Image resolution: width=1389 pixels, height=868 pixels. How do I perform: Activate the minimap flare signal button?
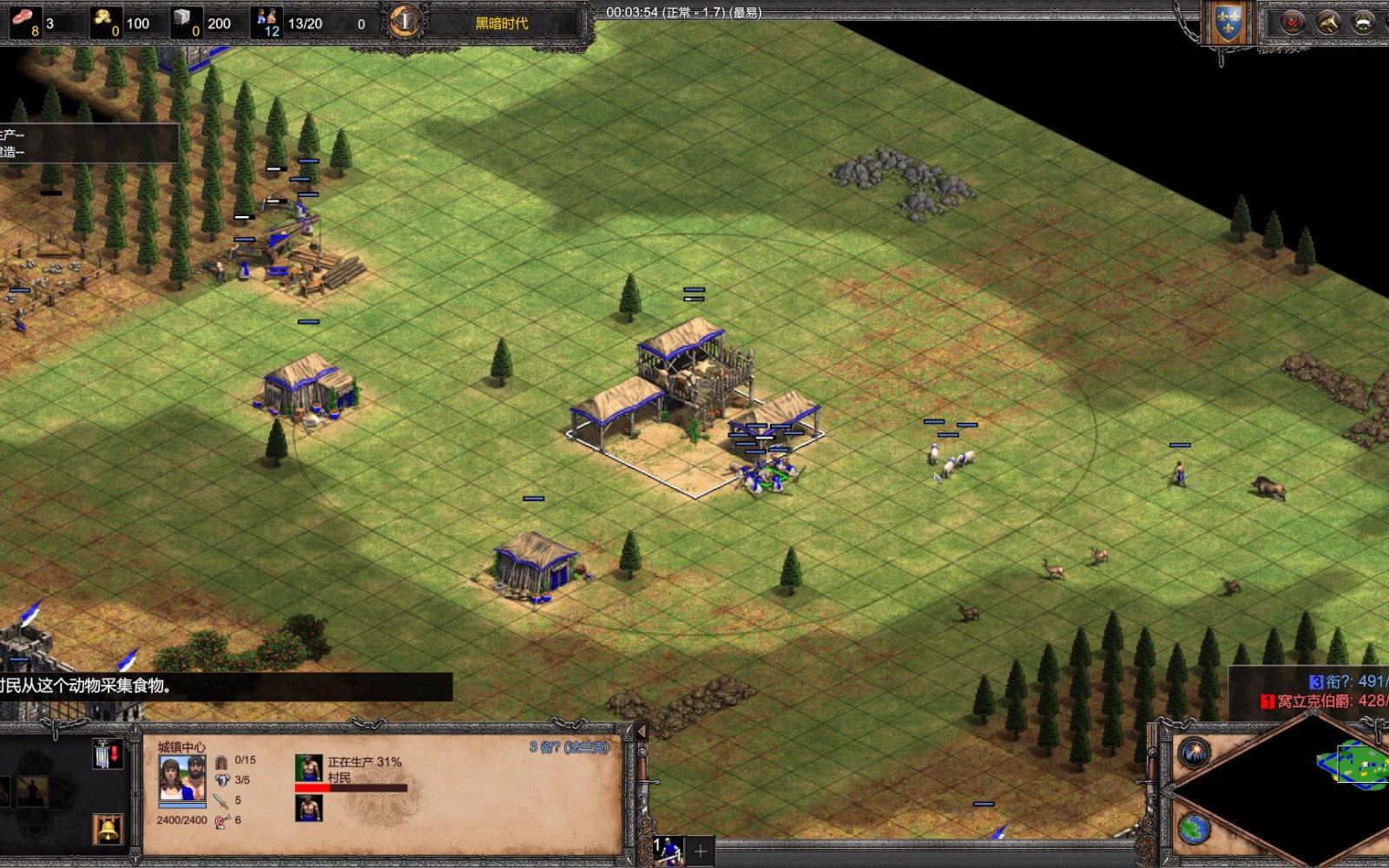(1195, 753)
